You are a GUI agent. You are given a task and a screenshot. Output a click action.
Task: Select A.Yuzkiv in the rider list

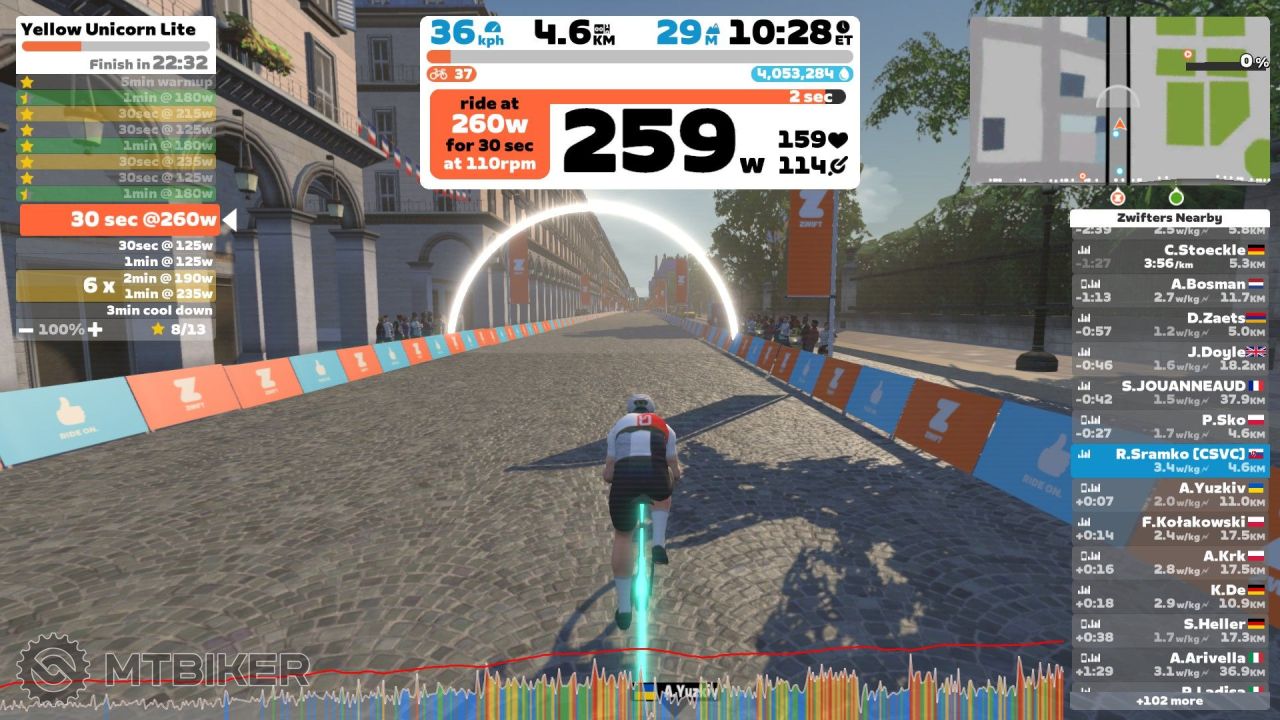coord(1169,495)
